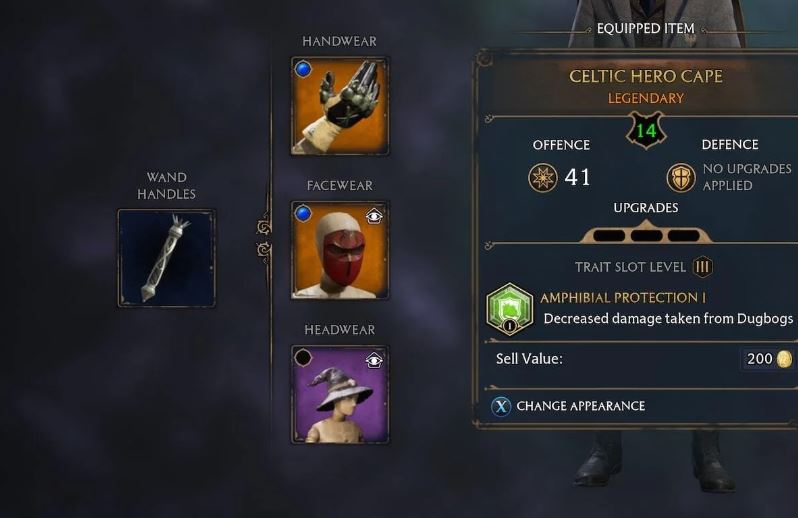
Task: Open the Headwear witch hat slot
Action: (x=340, y=394)
